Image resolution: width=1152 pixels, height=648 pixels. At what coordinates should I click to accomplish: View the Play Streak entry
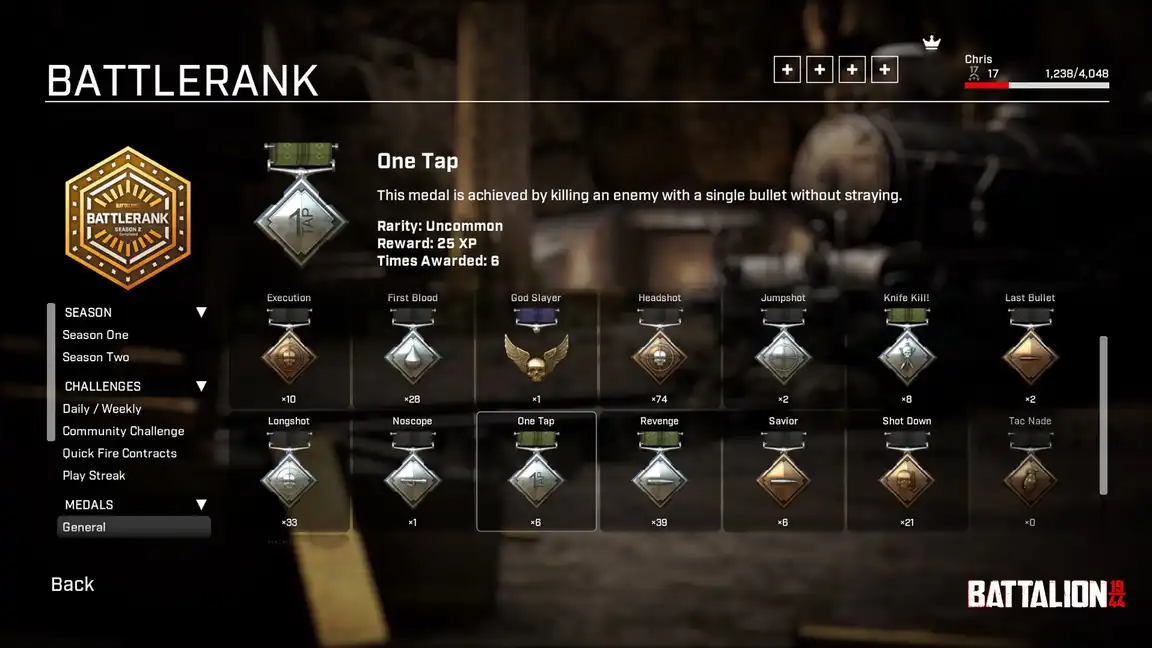coord(94,475)
